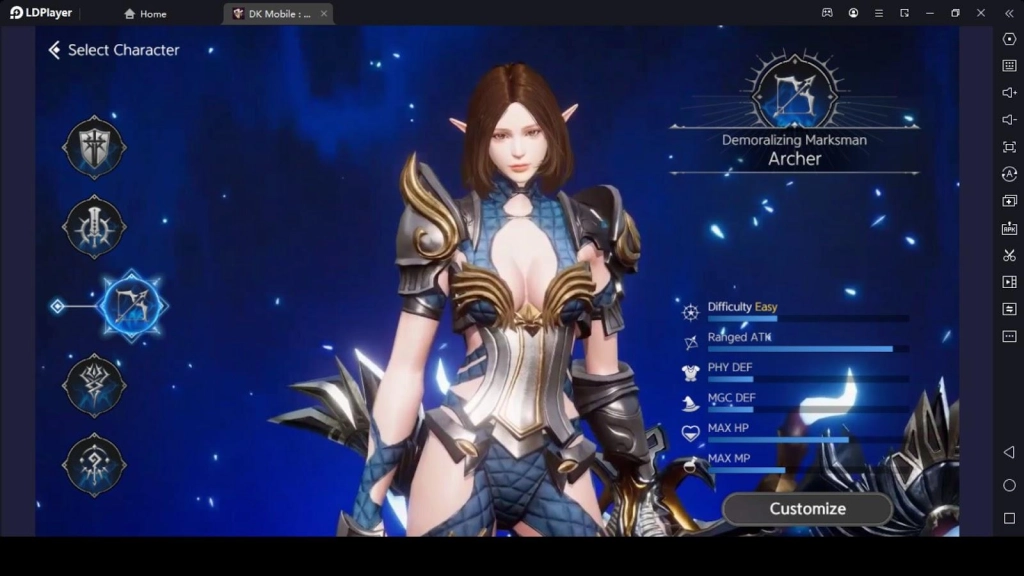Choose the orb and staff class icon

[x=94, y=464]
